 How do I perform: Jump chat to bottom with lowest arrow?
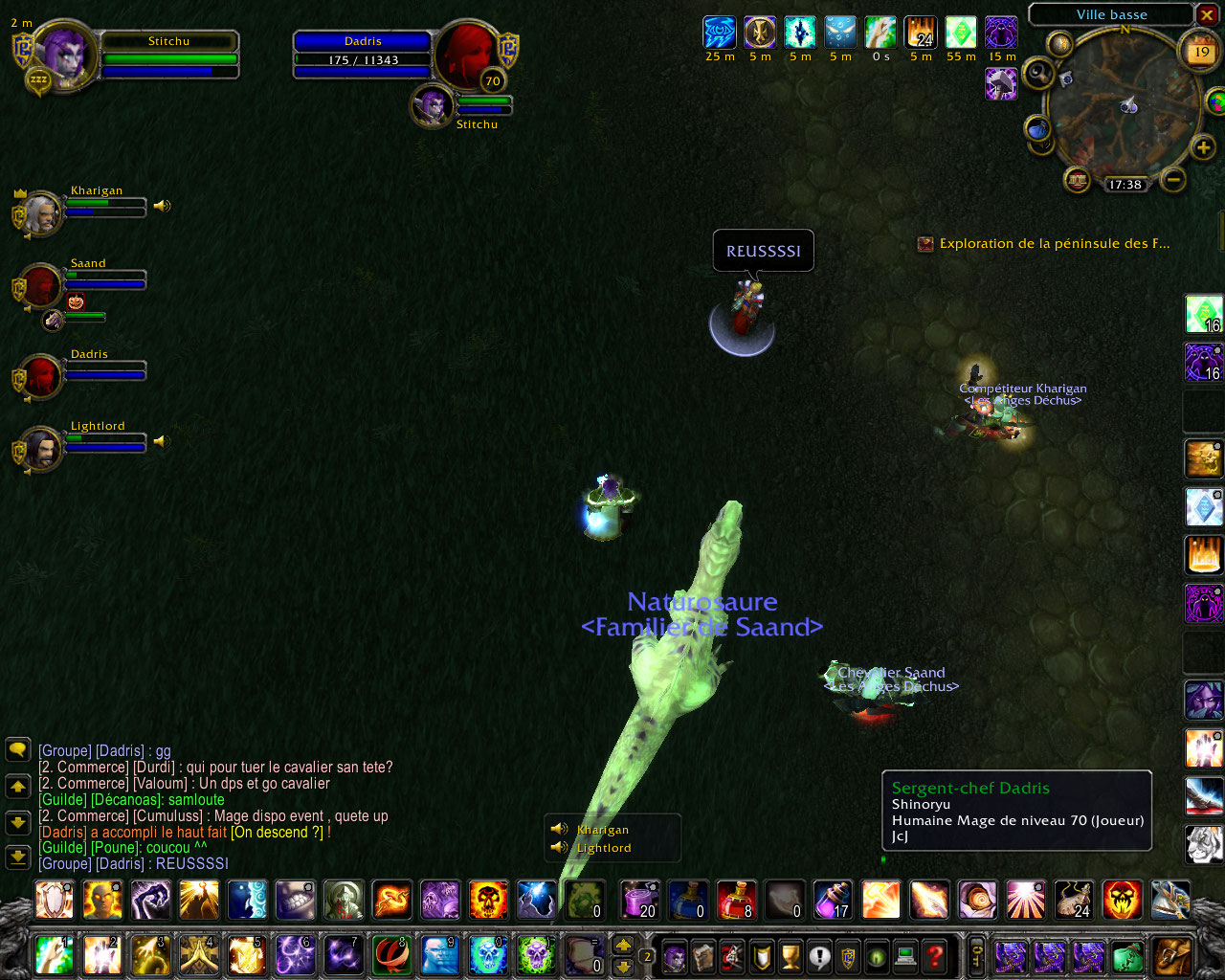pyautogui.click(x=18, y=857)
